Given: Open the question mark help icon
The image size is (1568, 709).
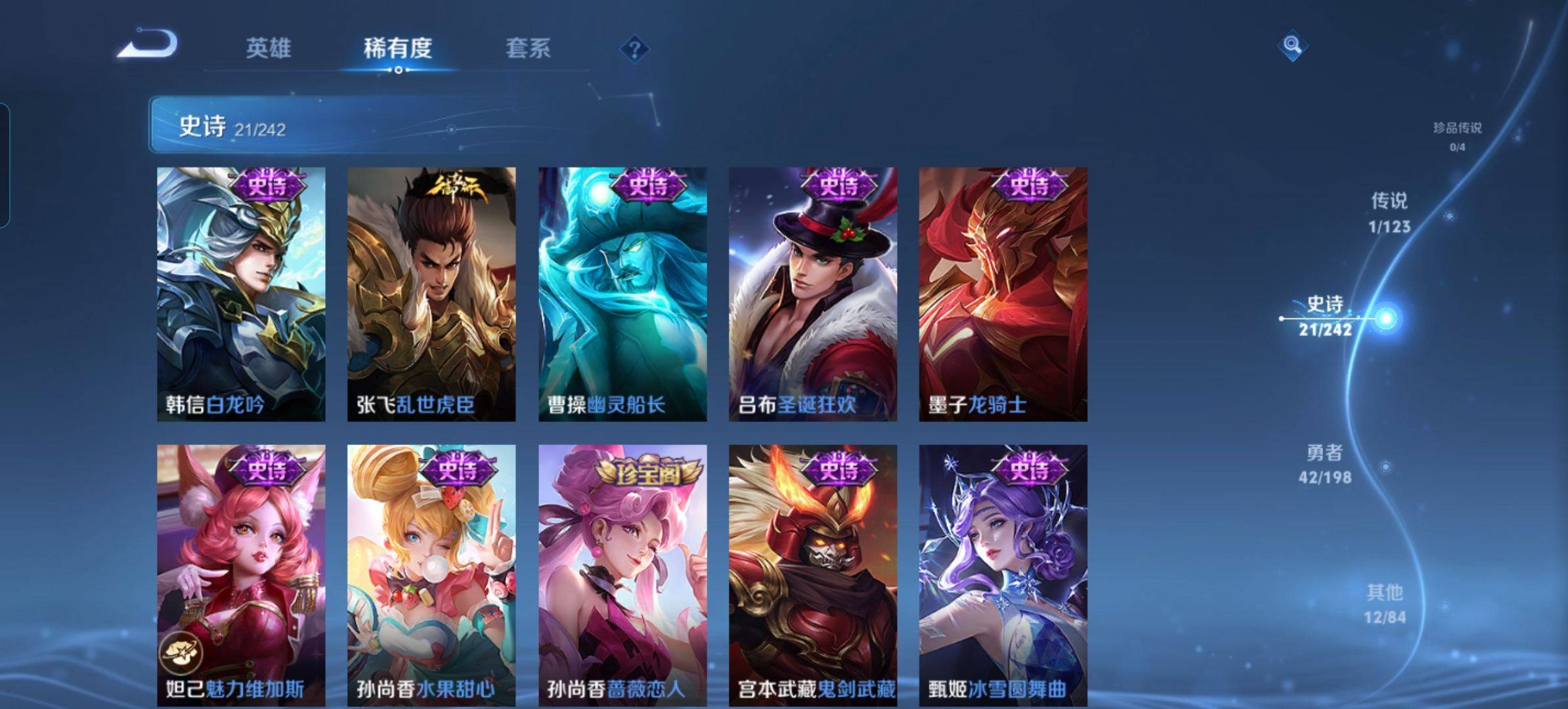Looking at the screenshot, I should 634,49.
